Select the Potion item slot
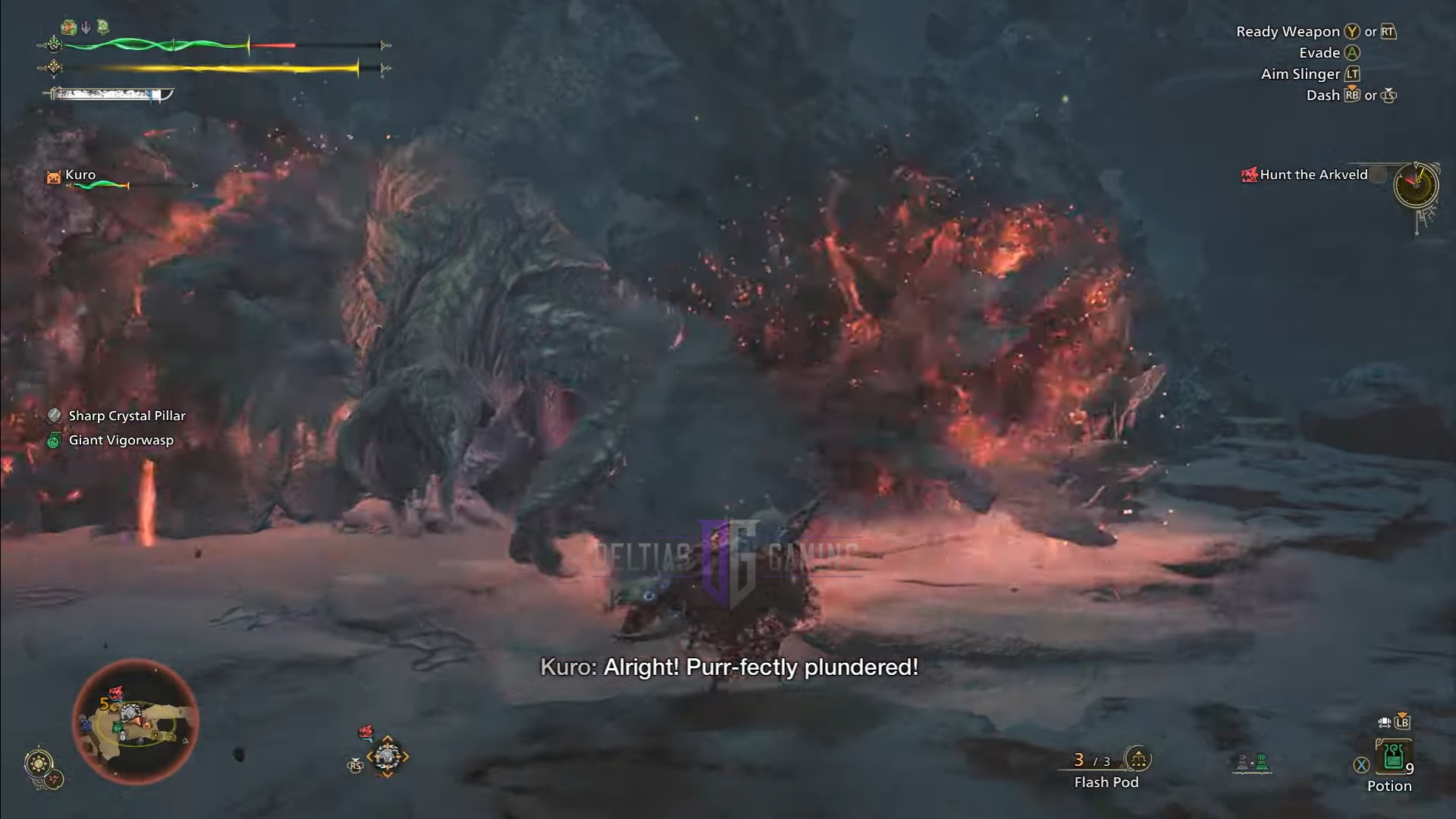 1393,757
